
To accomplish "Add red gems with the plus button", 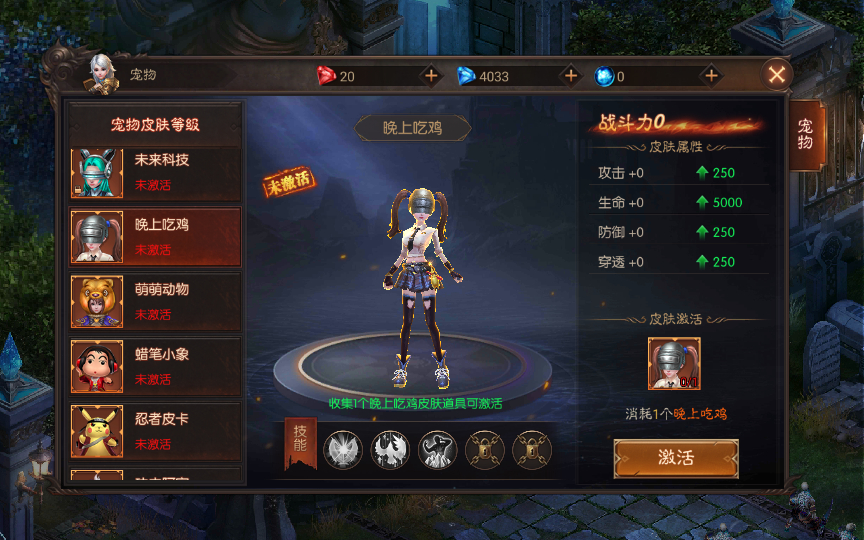I will pyautogui.click(x=431, y=76).
